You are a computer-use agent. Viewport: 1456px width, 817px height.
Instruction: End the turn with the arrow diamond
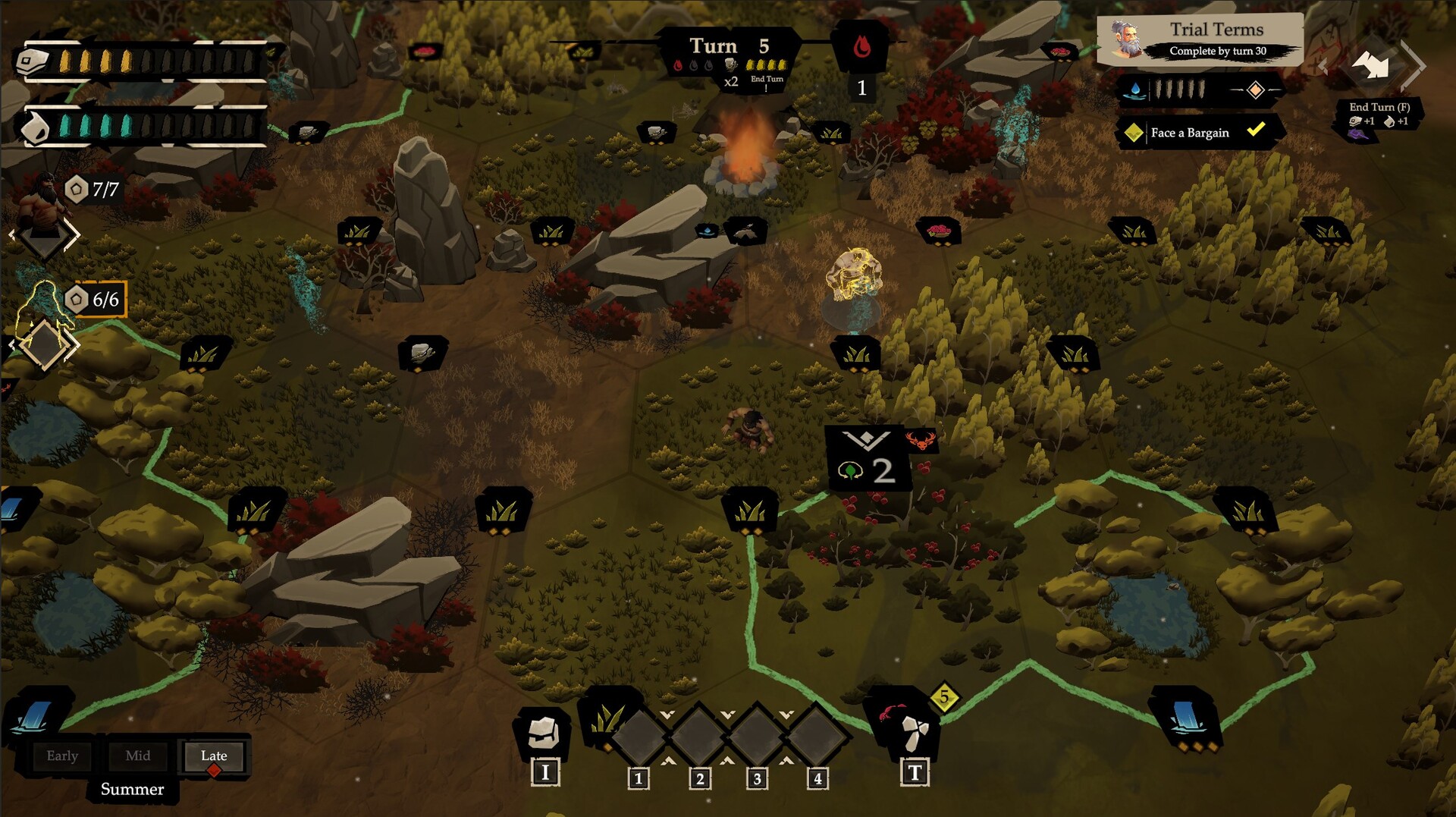pos(1373,66)
